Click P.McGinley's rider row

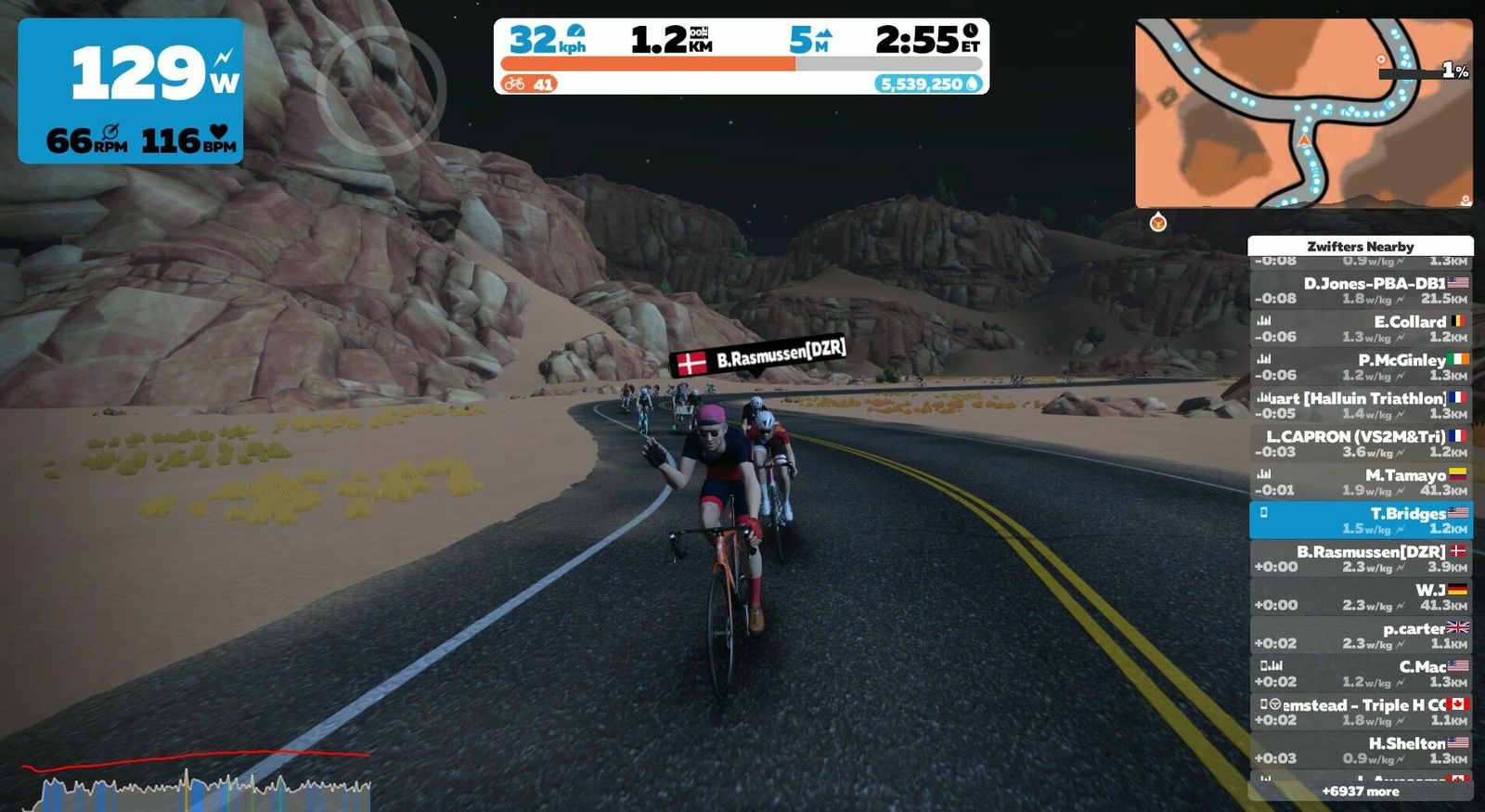[x=1361, y=367]
